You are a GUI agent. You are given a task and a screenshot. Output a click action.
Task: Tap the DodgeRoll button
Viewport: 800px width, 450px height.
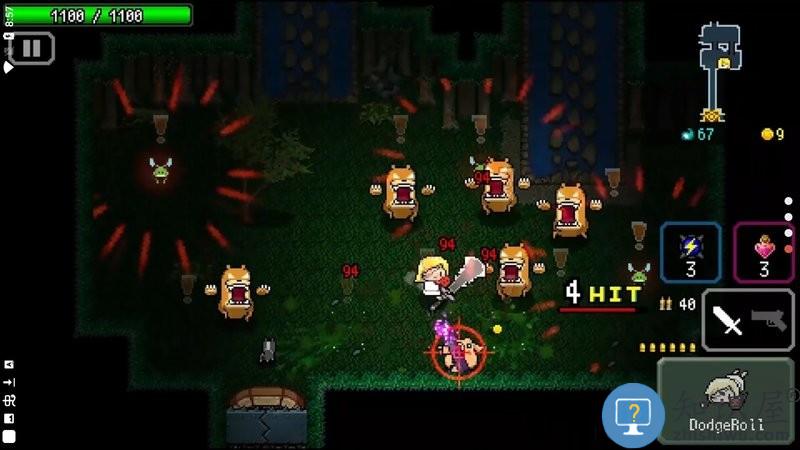click(x=727, y=402)
